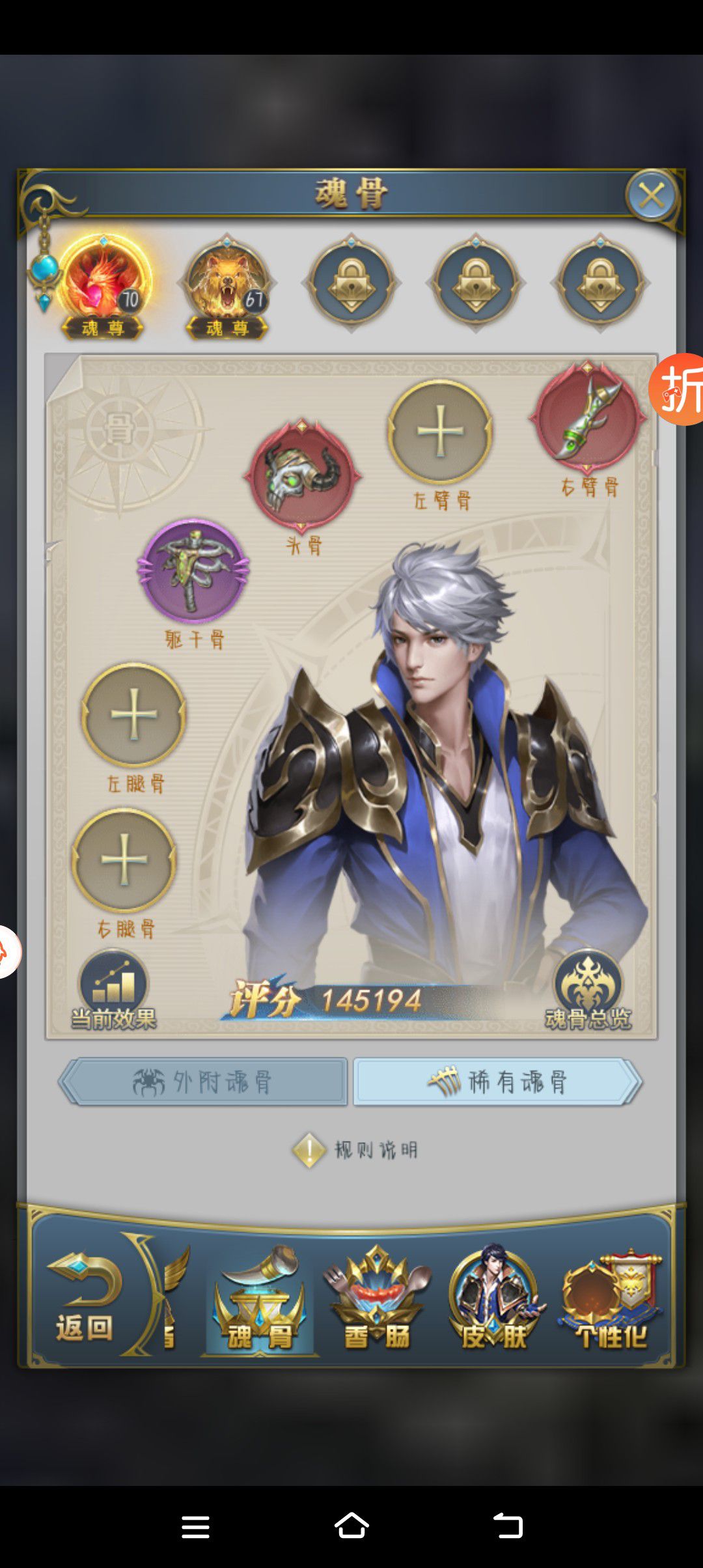Add a soul bone to 左臂骨 slot
The height and width of the screenshot is (1568, 703).
(440, 431)
